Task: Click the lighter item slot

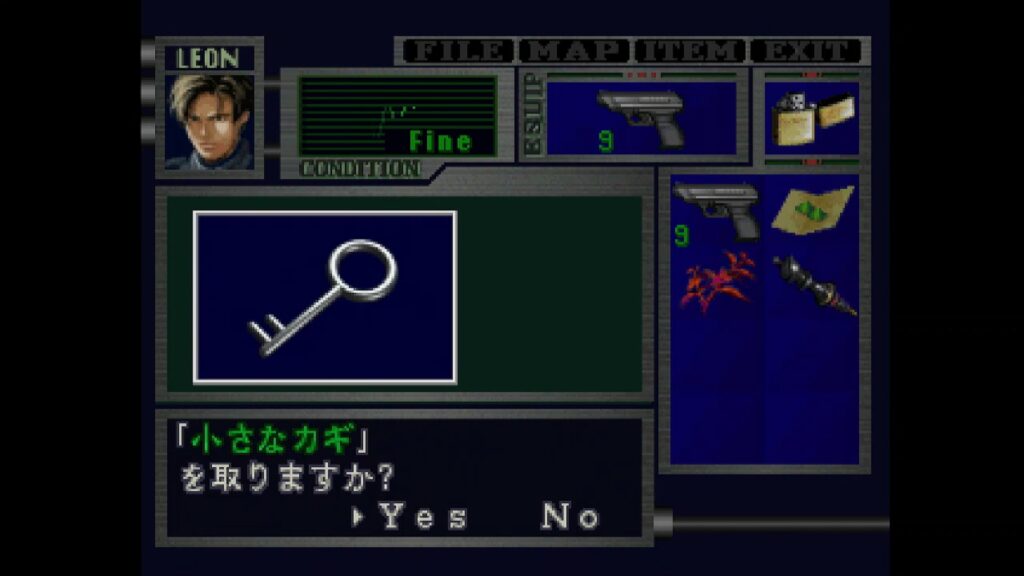Action: click(811, 119)
